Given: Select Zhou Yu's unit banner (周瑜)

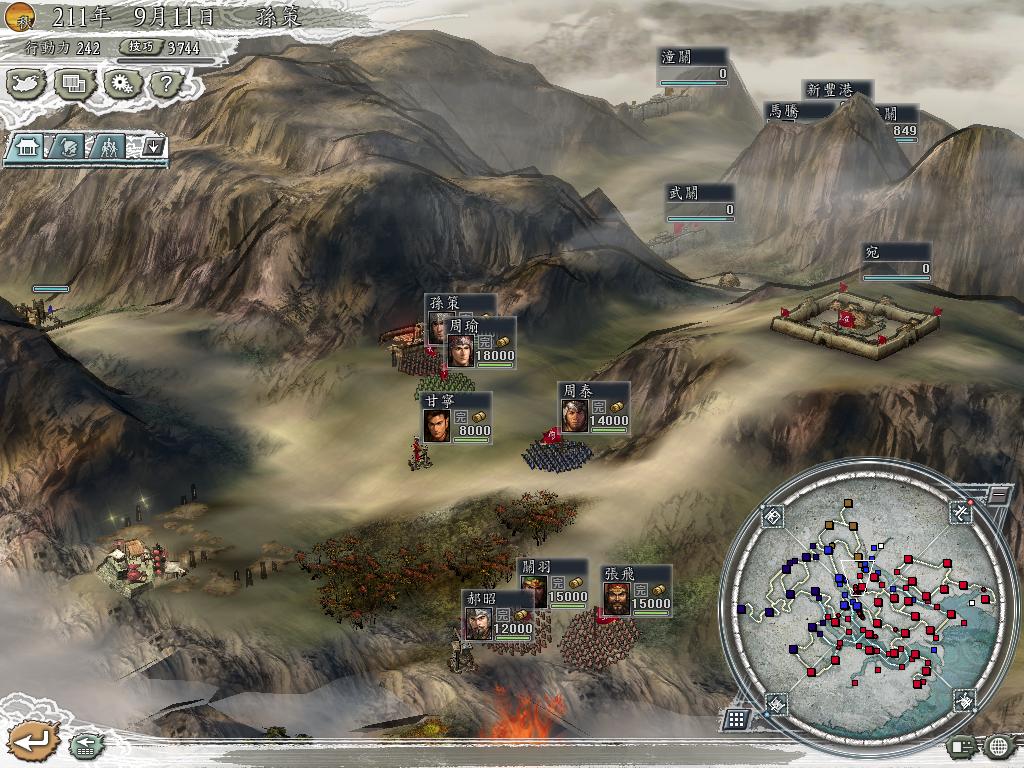Looking at the screenshot, I should [x=482, y=342].
